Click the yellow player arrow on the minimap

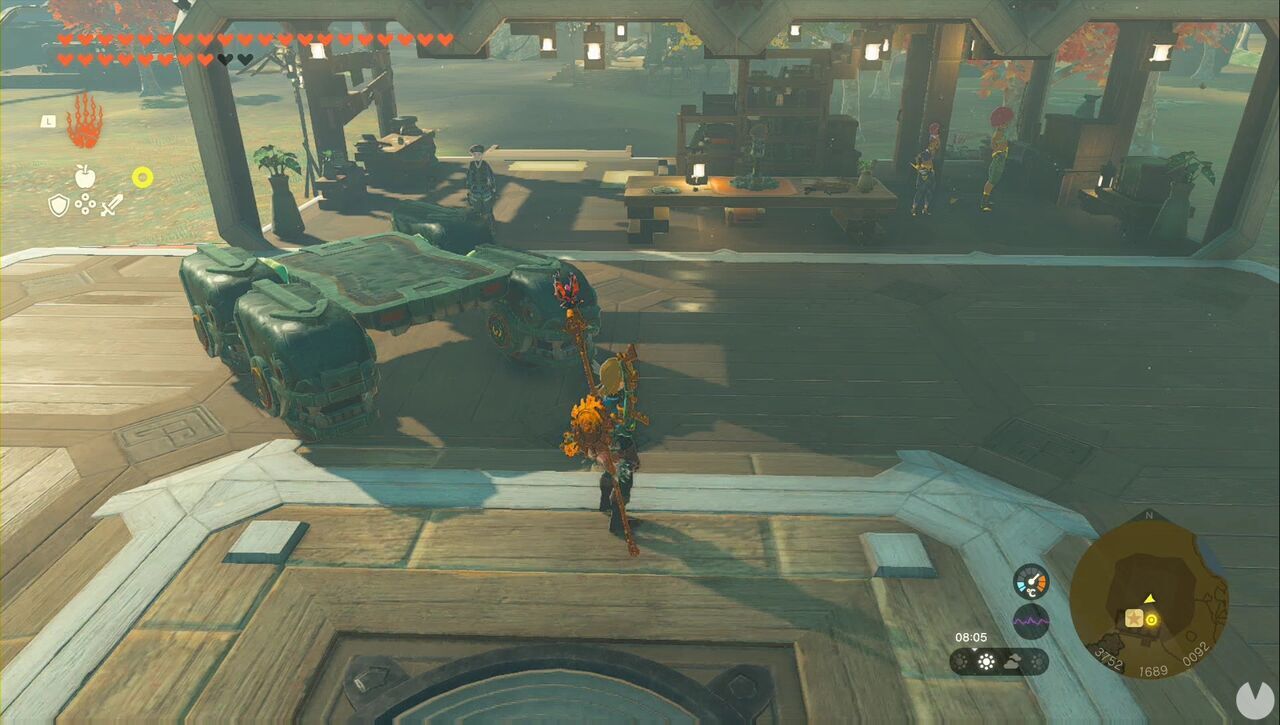pos(1149,599)
